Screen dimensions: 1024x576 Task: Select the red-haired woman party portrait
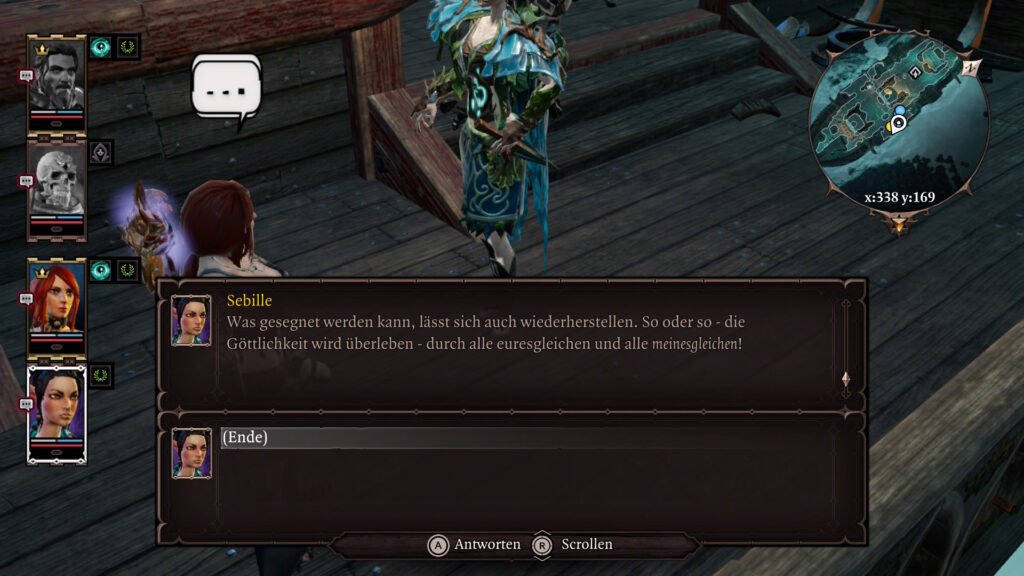tap(56, 302)
